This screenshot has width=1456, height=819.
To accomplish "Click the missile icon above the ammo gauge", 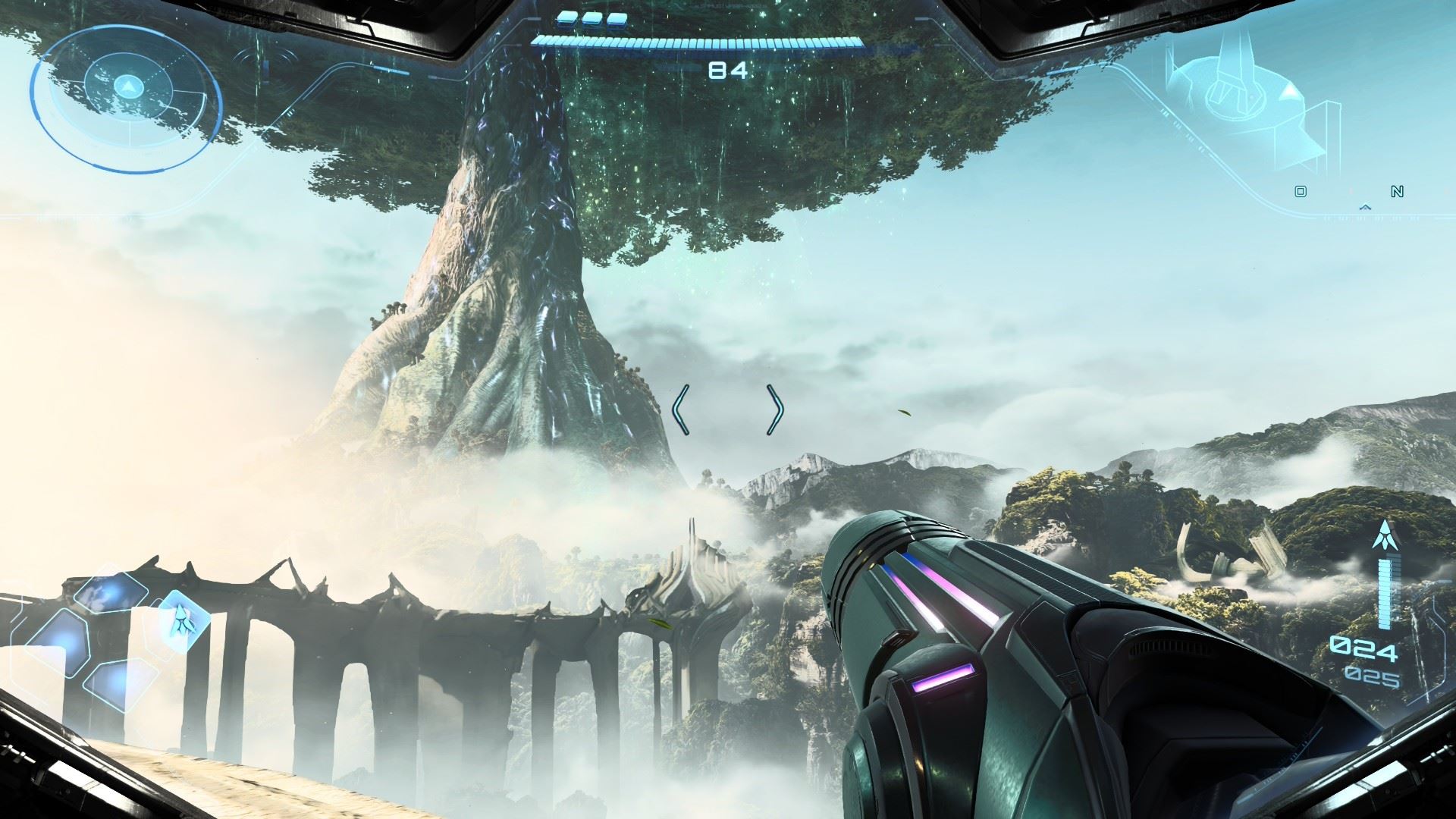I will 1385,535.
